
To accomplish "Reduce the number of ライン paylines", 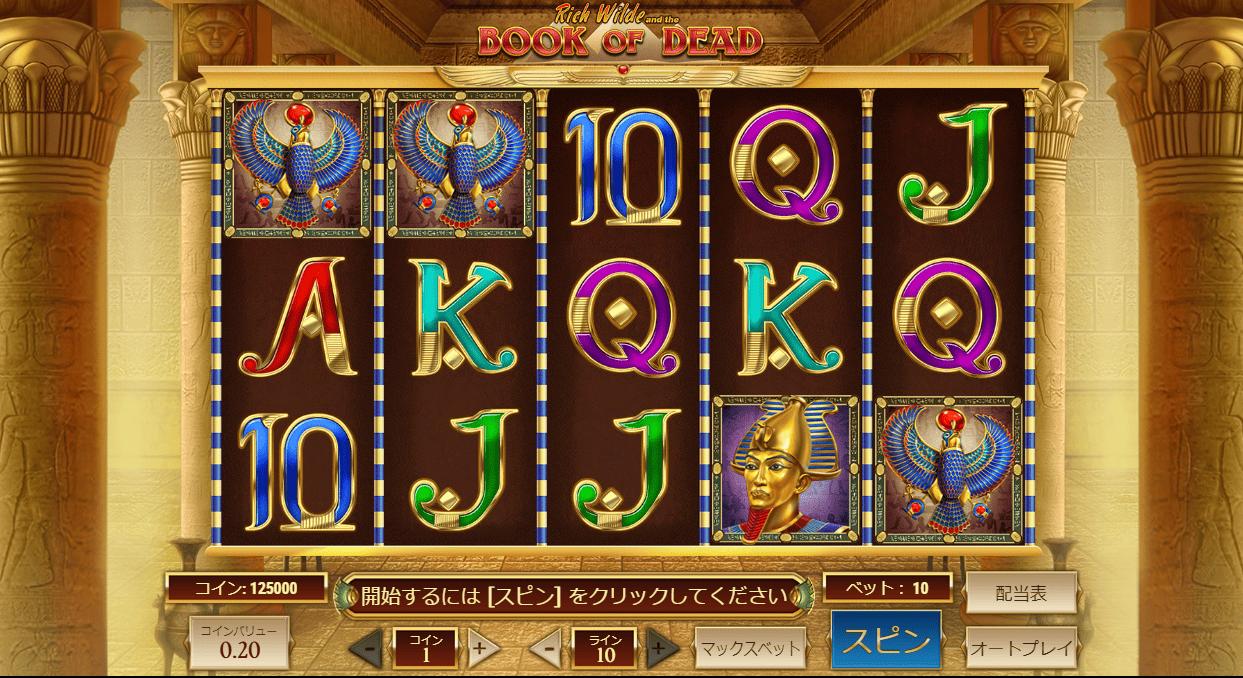I will tap(546, 648).
